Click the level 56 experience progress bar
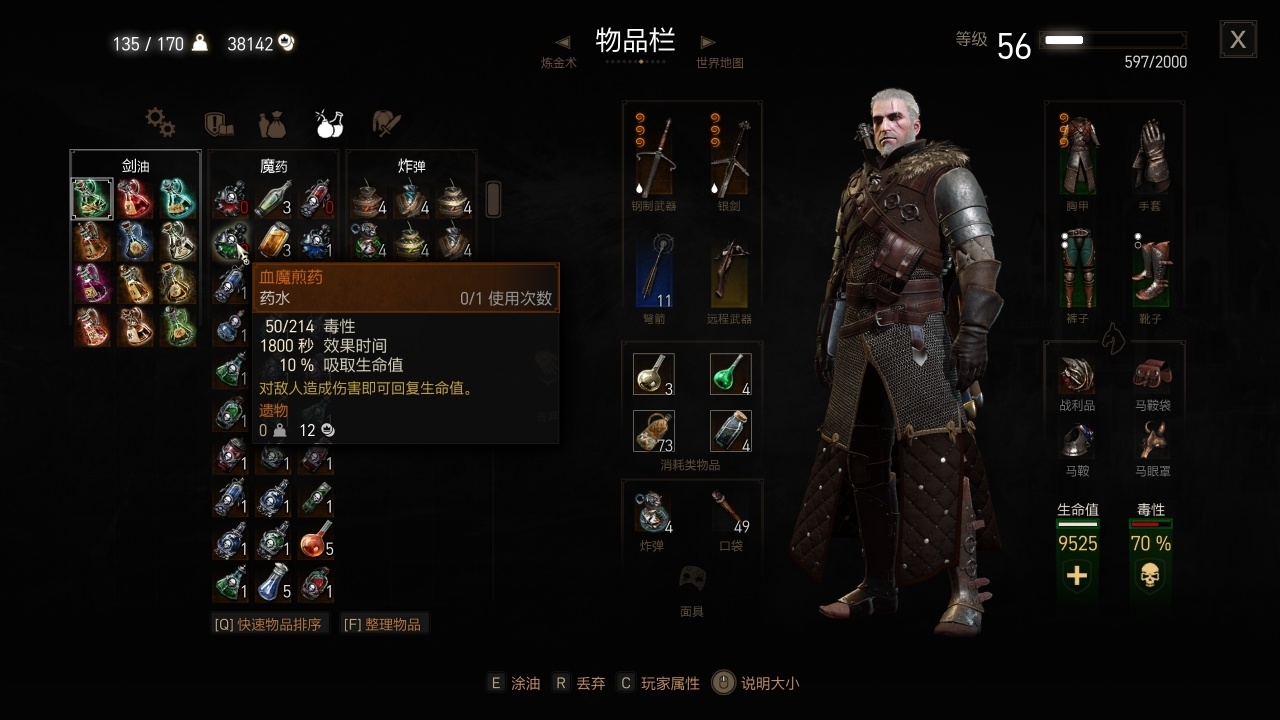 [1113, 39]
